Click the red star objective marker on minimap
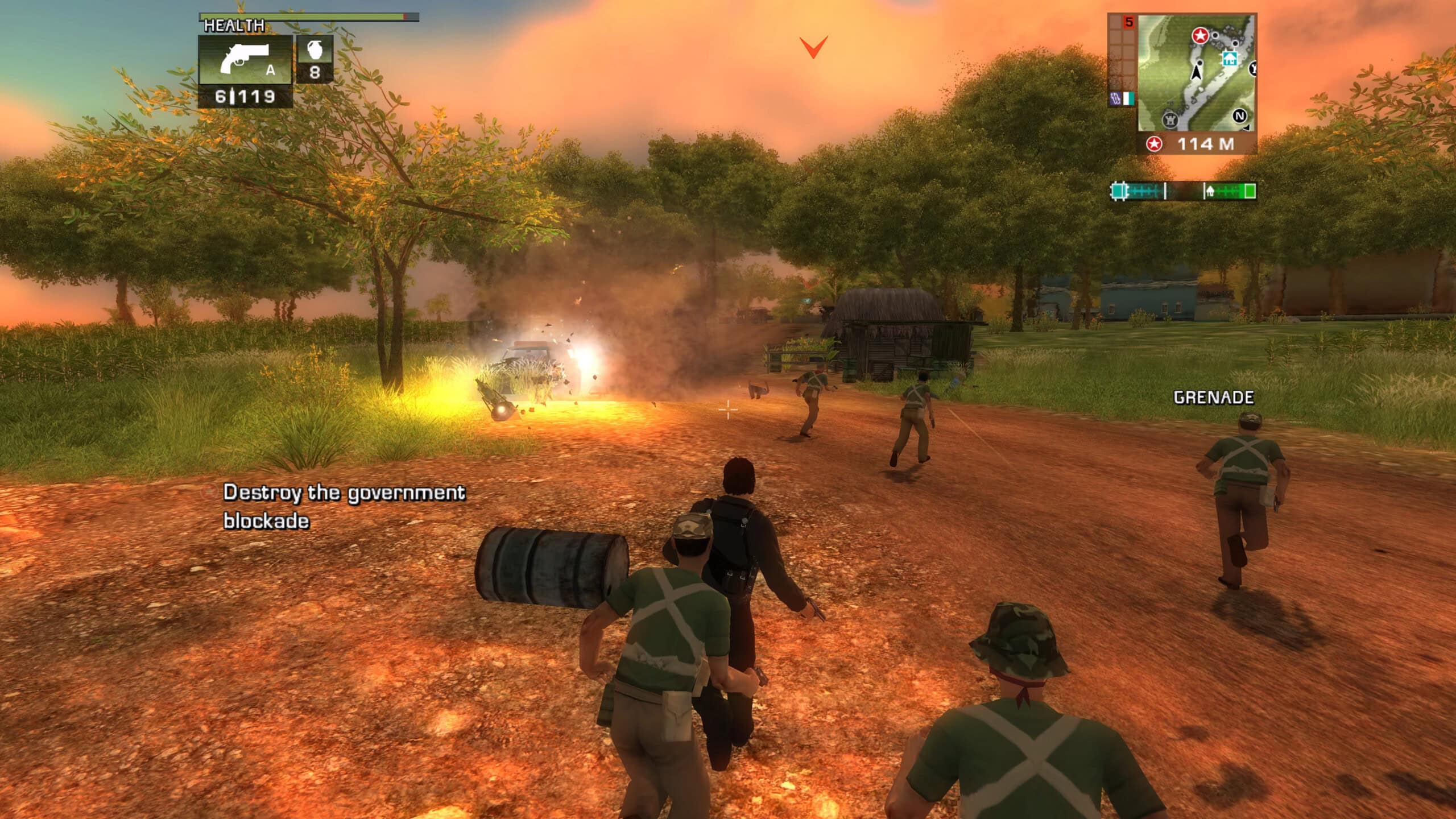Screen dimensions: 1456x819 (x=1200, y=36)
